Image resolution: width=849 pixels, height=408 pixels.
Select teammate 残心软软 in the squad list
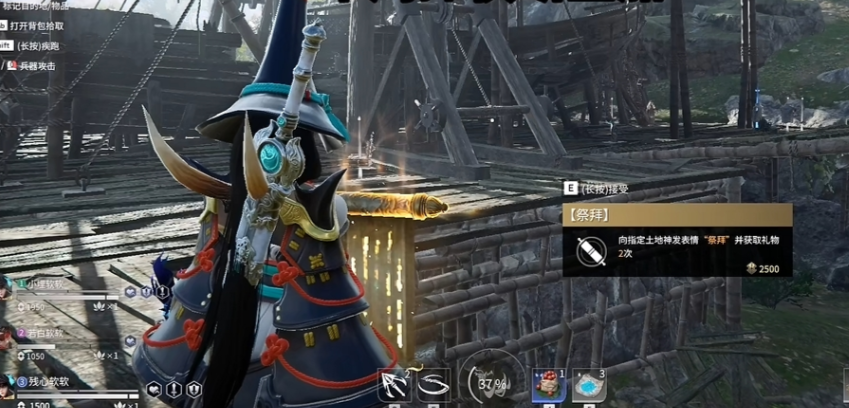tap(46, 381)
